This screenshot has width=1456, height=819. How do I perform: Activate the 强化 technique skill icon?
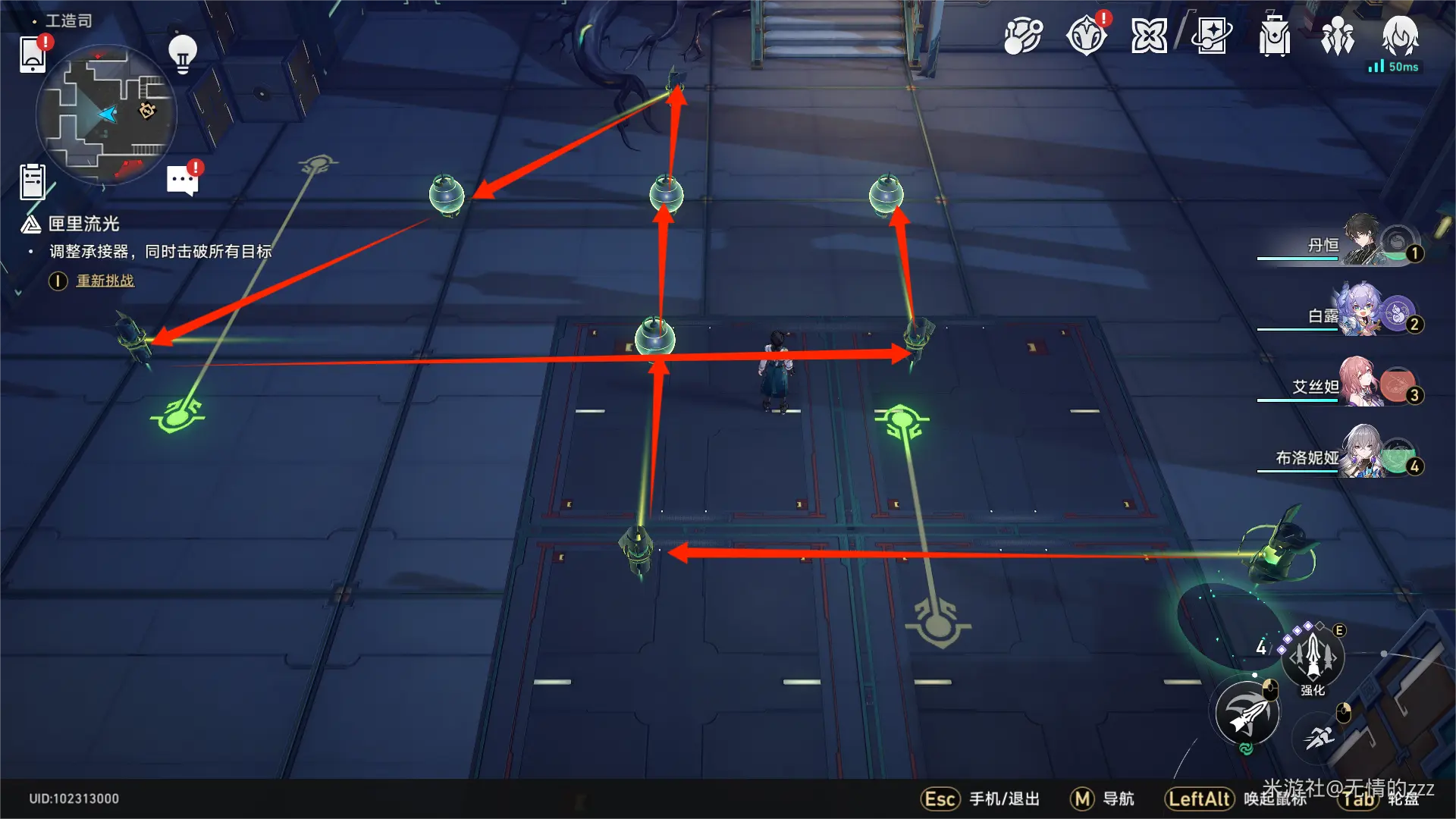[1313, 657]
